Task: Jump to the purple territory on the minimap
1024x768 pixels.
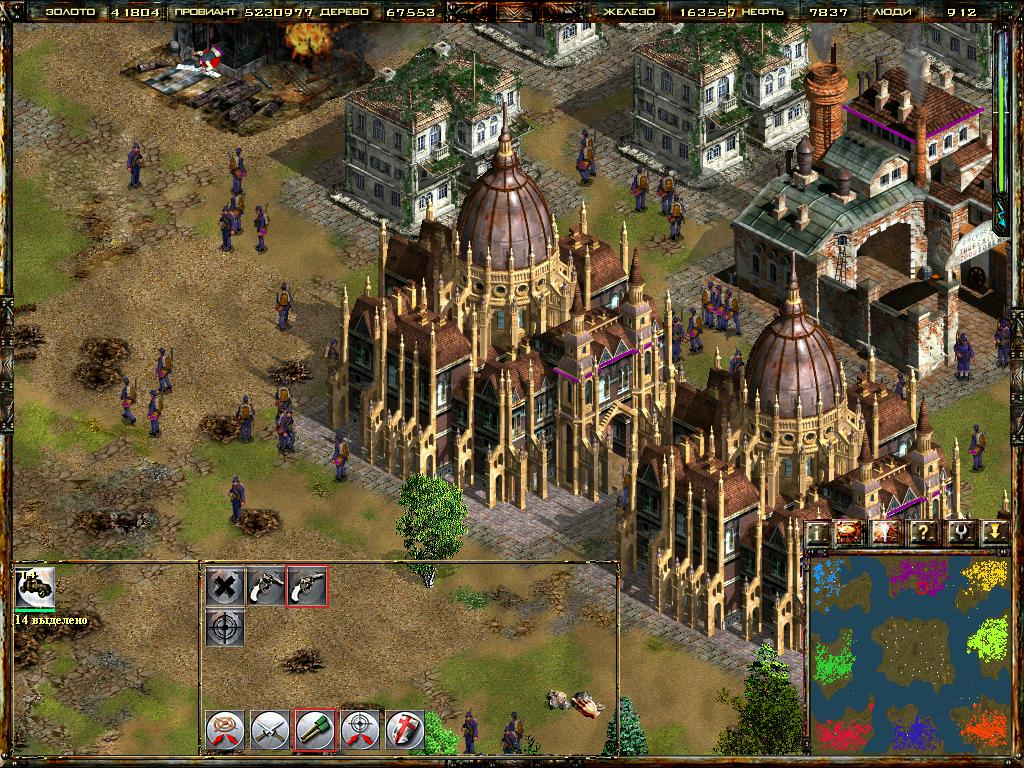Action: [x=918, y=576]
